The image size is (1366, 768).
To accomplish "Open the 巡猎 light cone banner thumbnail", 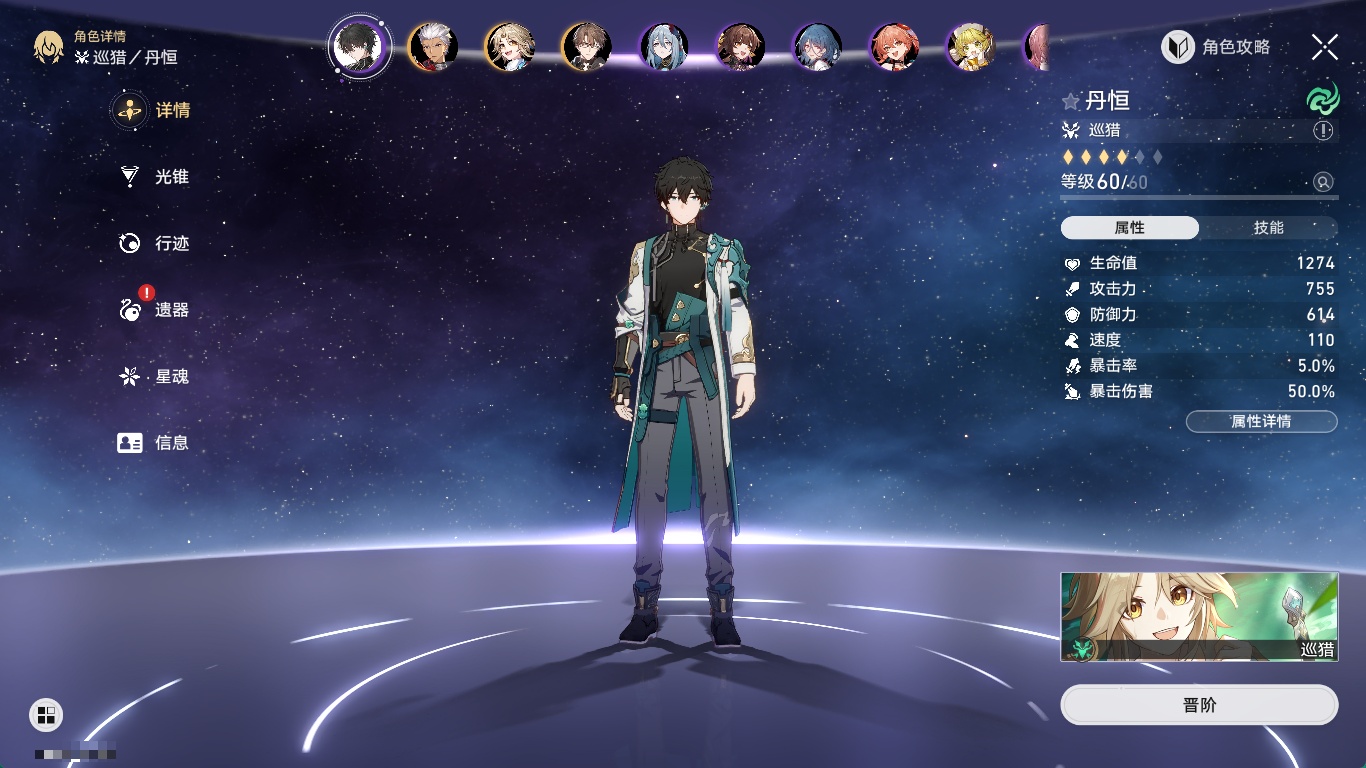I will coord(1199,617).
